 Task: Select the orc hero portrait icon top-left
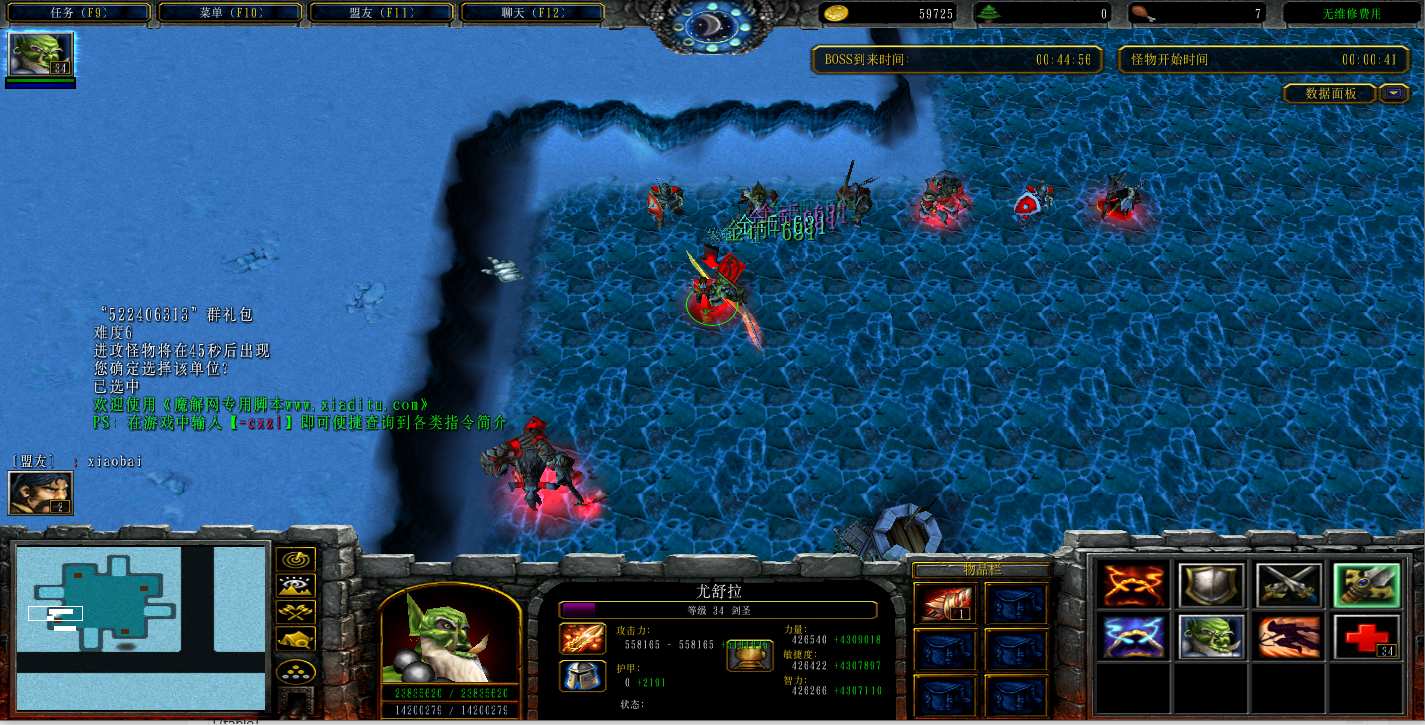40,55
